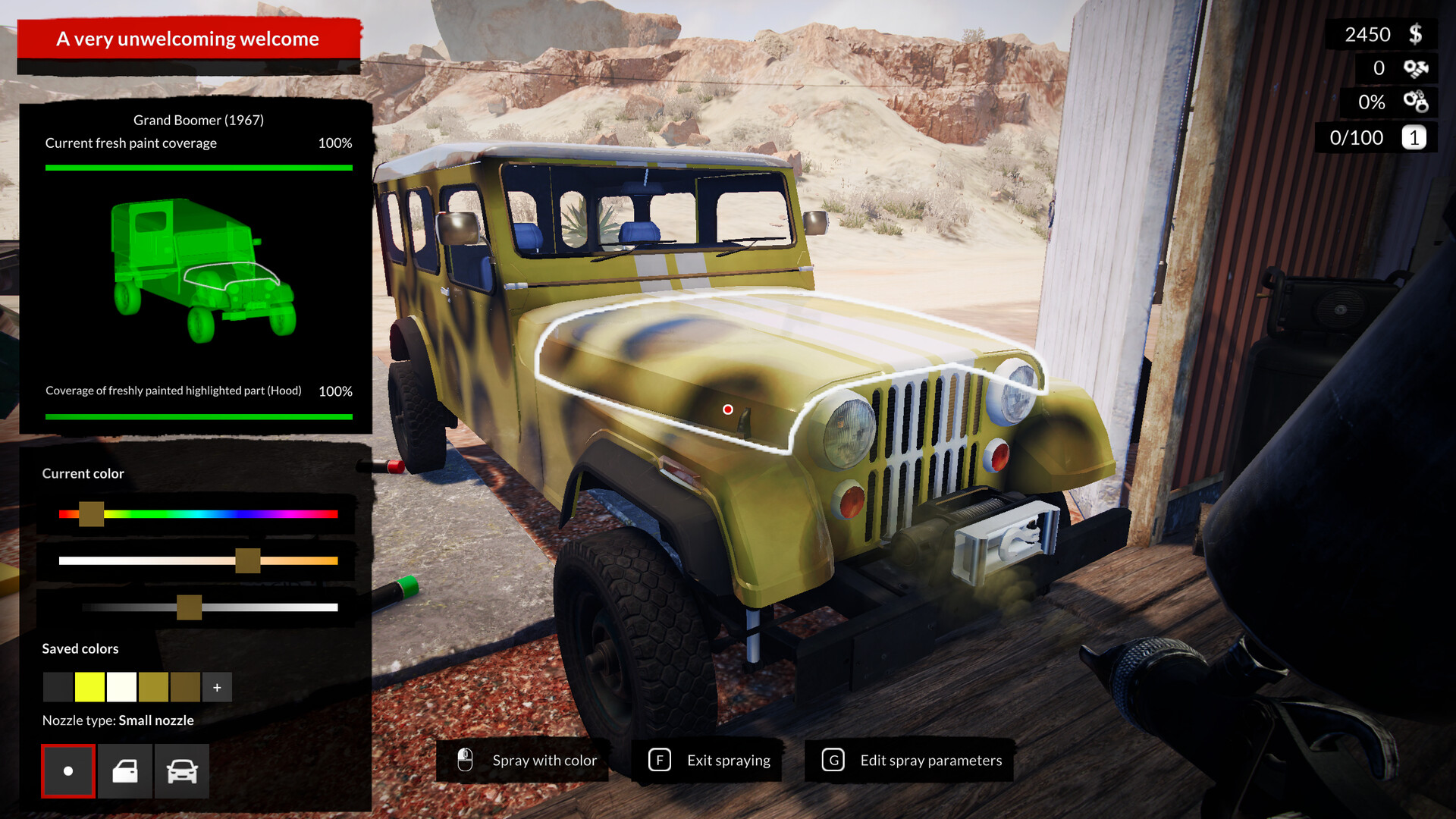This screenshot has width=1456, height=819.
Task: Click the dollar money icon showing 2450
Action: tap(1415, 33)
